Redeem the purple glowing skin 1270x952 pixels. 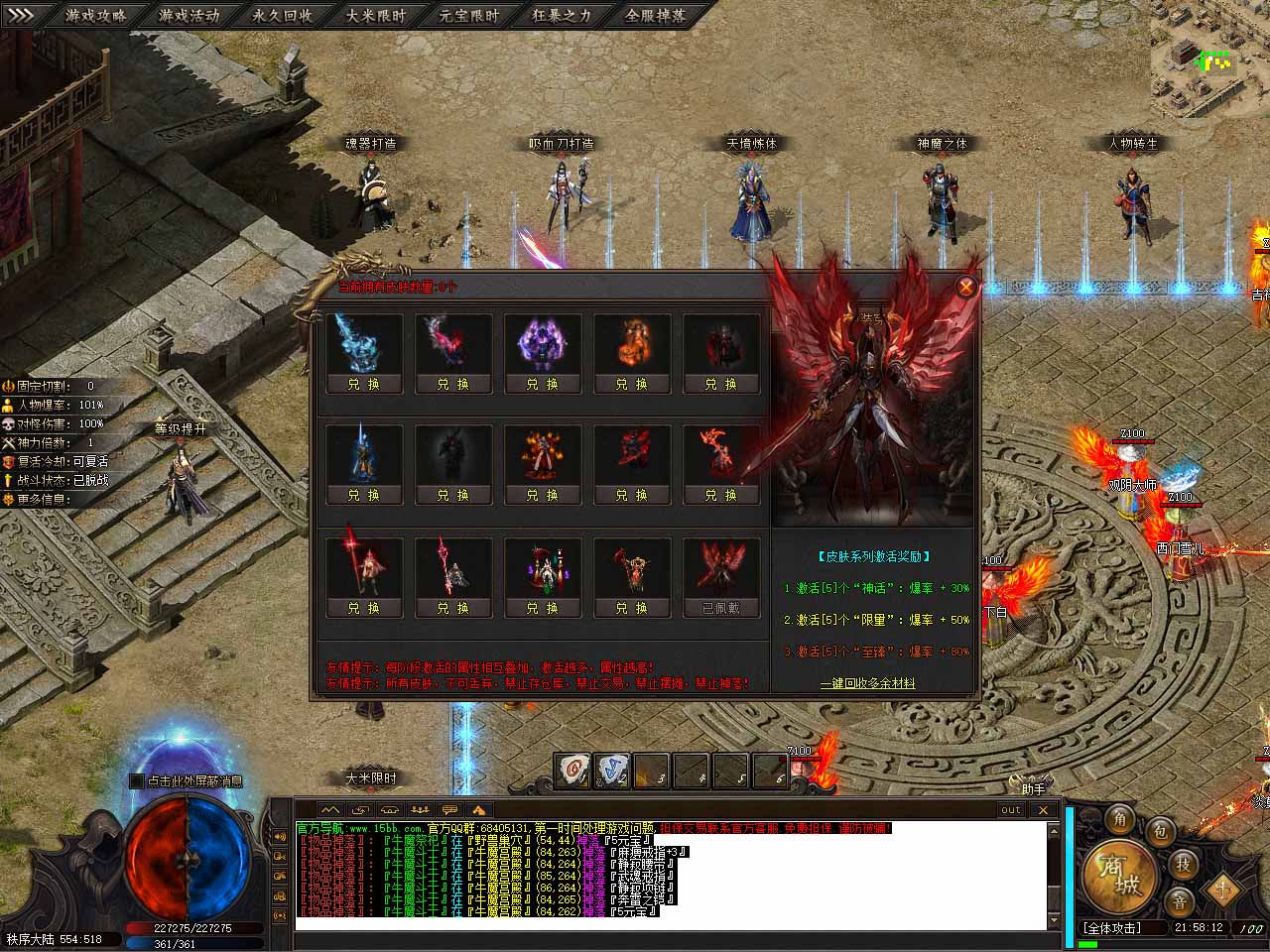[x=543, y=384]
